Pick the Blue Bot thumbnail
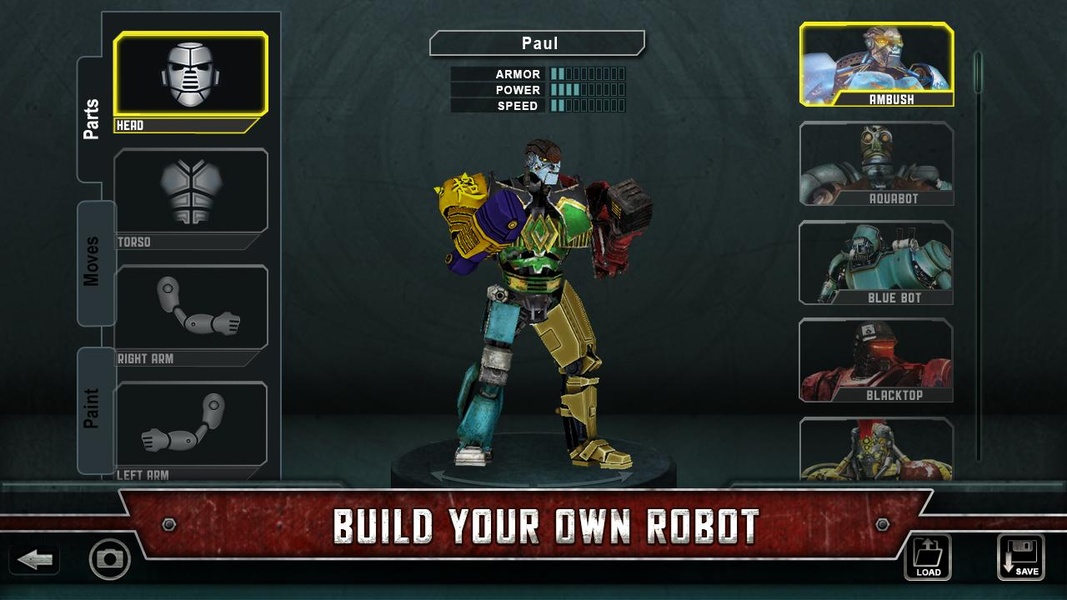Viewport: 1067px width, 600px height. click(876, 261)
